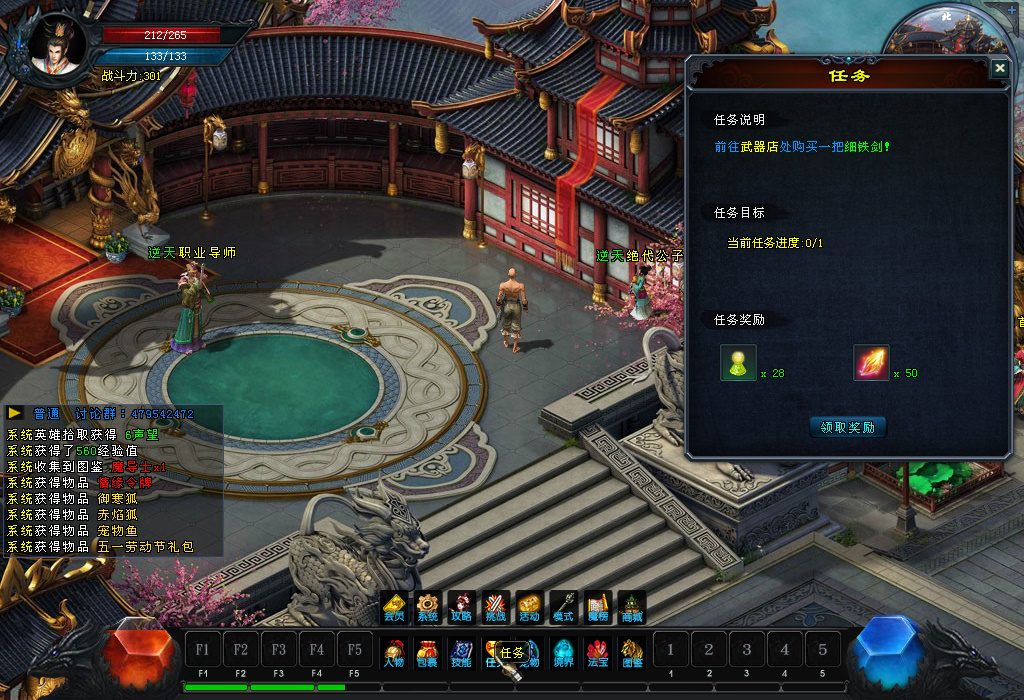Open the 模式 mode menu
The image size is (1024, 700).
(564, 607)
